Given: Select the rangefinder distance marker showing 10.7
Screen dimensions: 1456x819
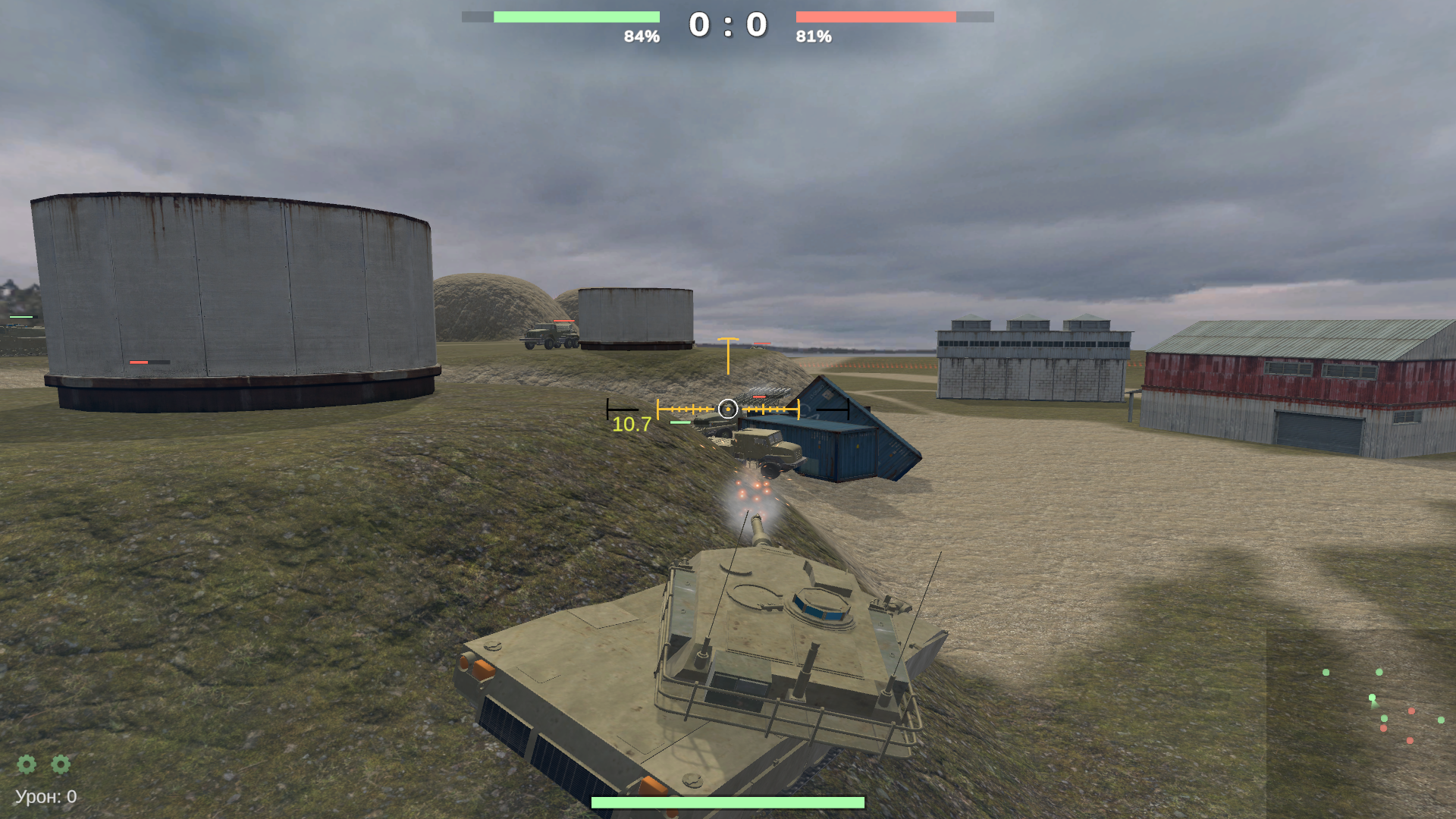Looking at the screenshot, I should click(x=632, y=425).
